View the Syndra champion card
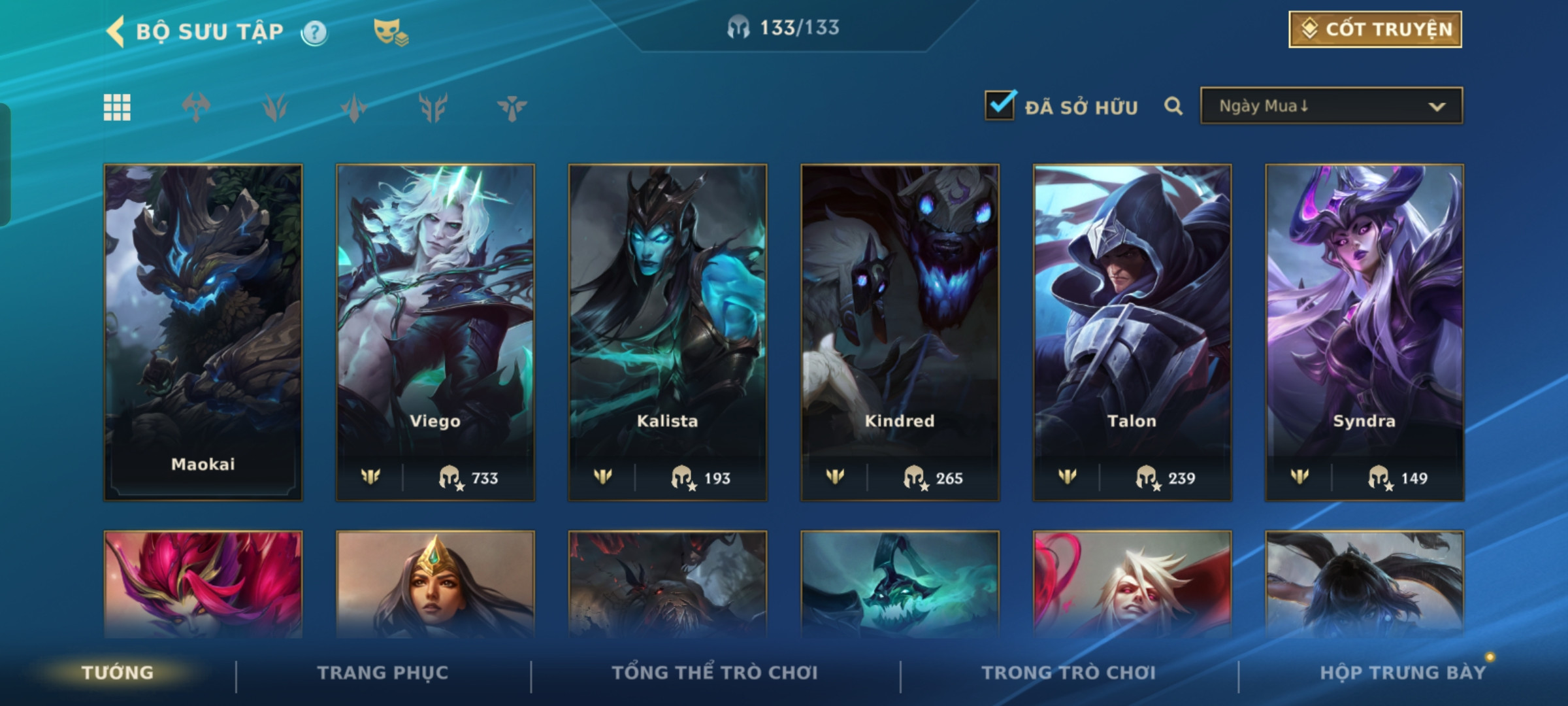 1364,332
